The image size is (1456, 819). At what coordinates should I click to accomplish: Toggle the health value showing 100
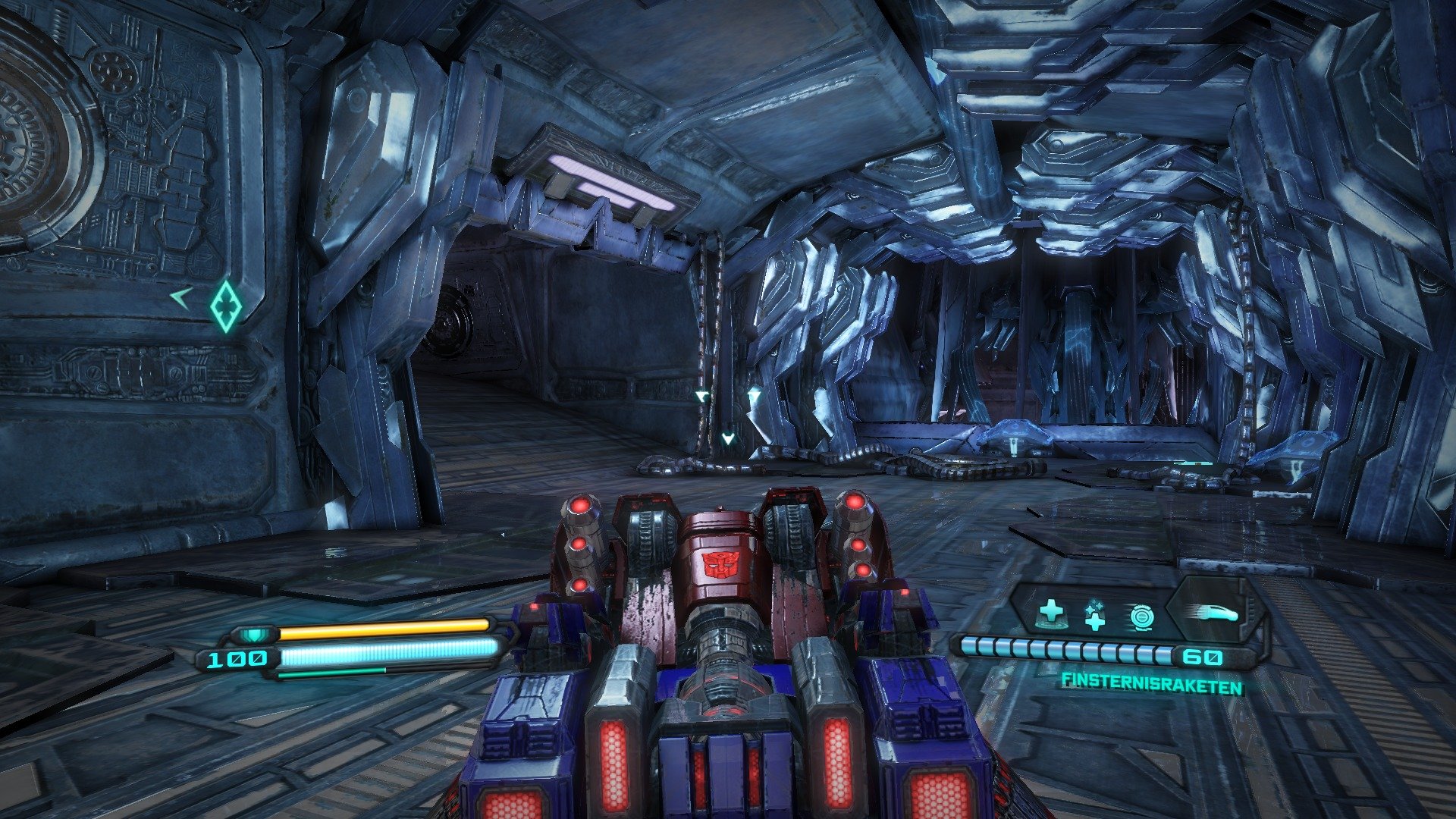click(x=237, y=660)
